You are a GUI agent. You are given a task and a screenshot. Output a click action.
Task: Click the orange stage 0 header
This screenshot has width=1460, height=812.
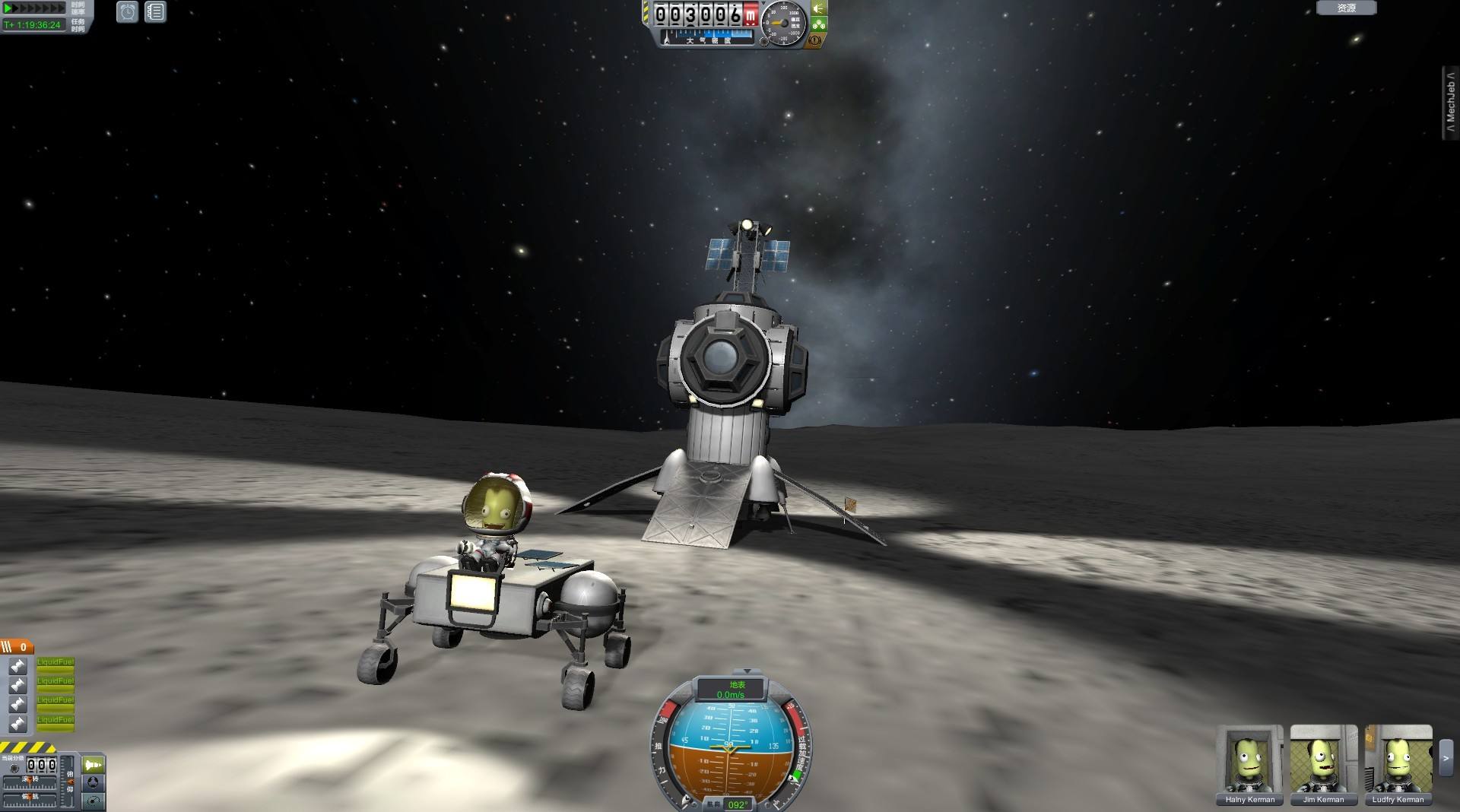[x=17, y=647]
